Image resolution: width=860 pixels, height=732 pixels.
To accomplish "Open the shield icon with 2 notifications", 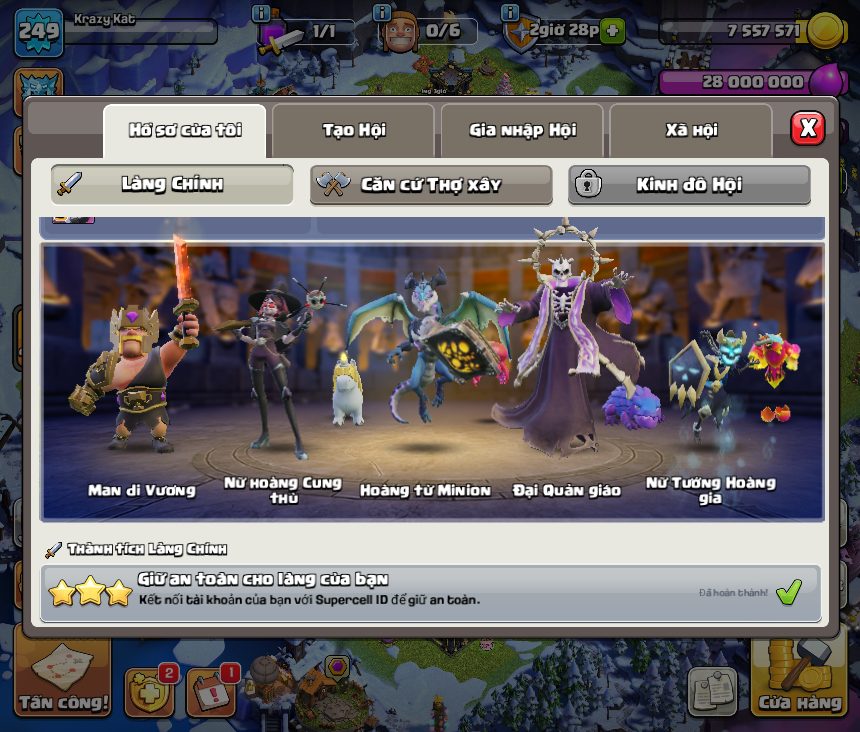I will pyautogui.click(x=149, y=689).
